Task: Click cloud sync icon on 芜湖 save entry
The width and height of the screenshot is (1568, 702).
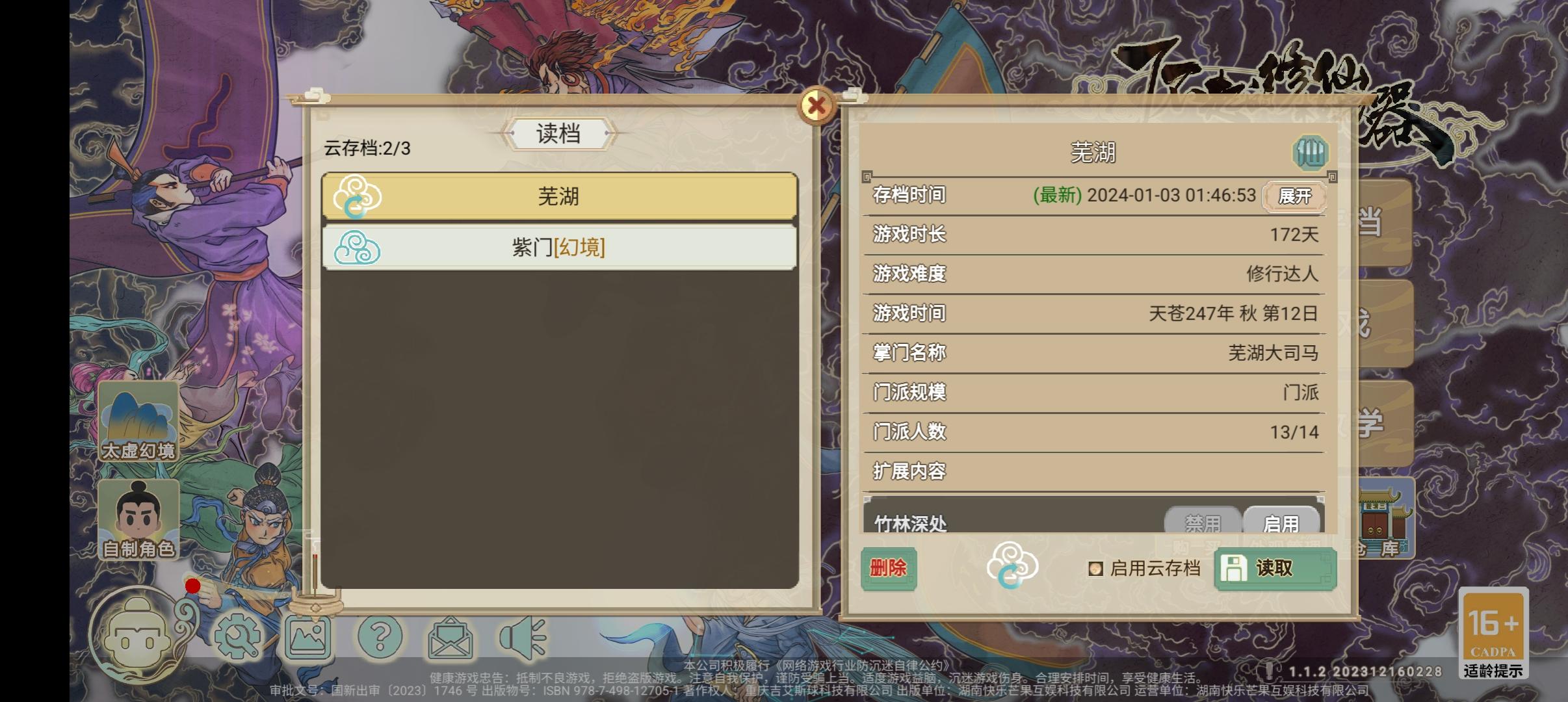Action: coord(357,197)
